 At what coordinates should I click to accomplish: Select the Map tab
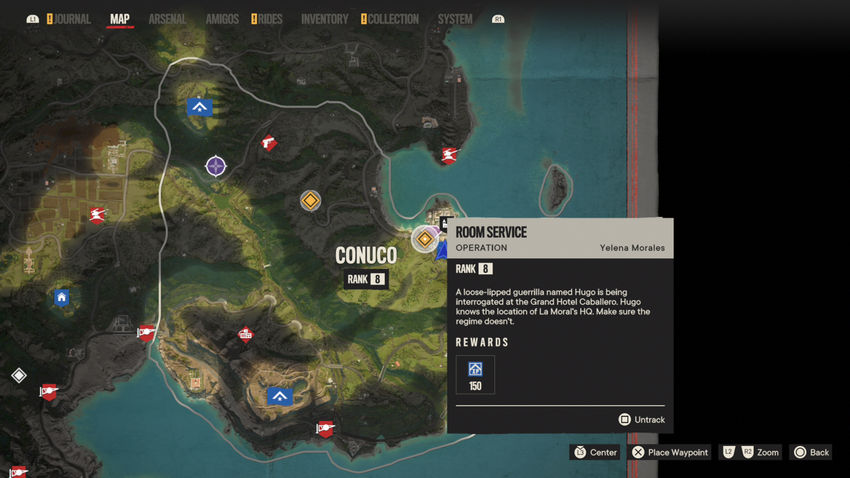(120, 19)
